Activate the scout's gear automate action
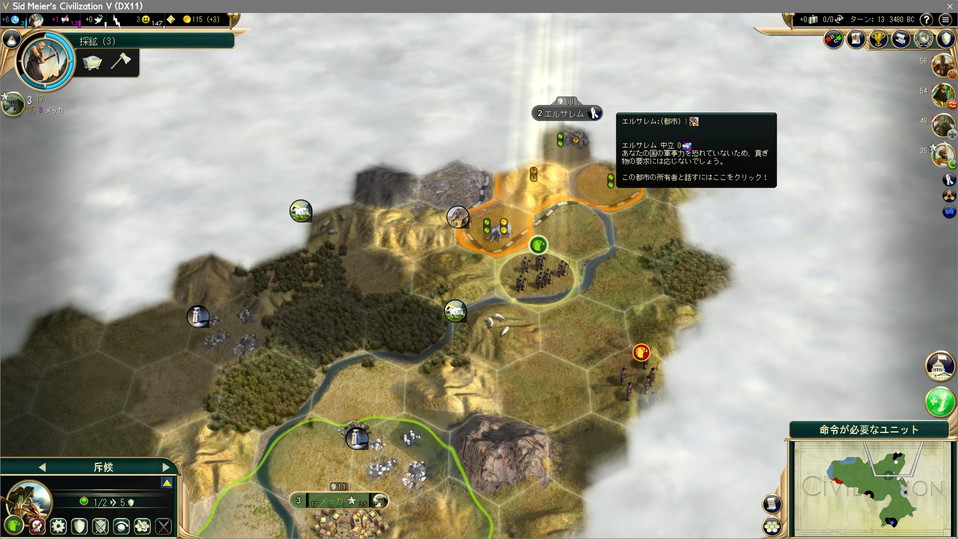This screenshot has width=958, height=539. [57, 525]
